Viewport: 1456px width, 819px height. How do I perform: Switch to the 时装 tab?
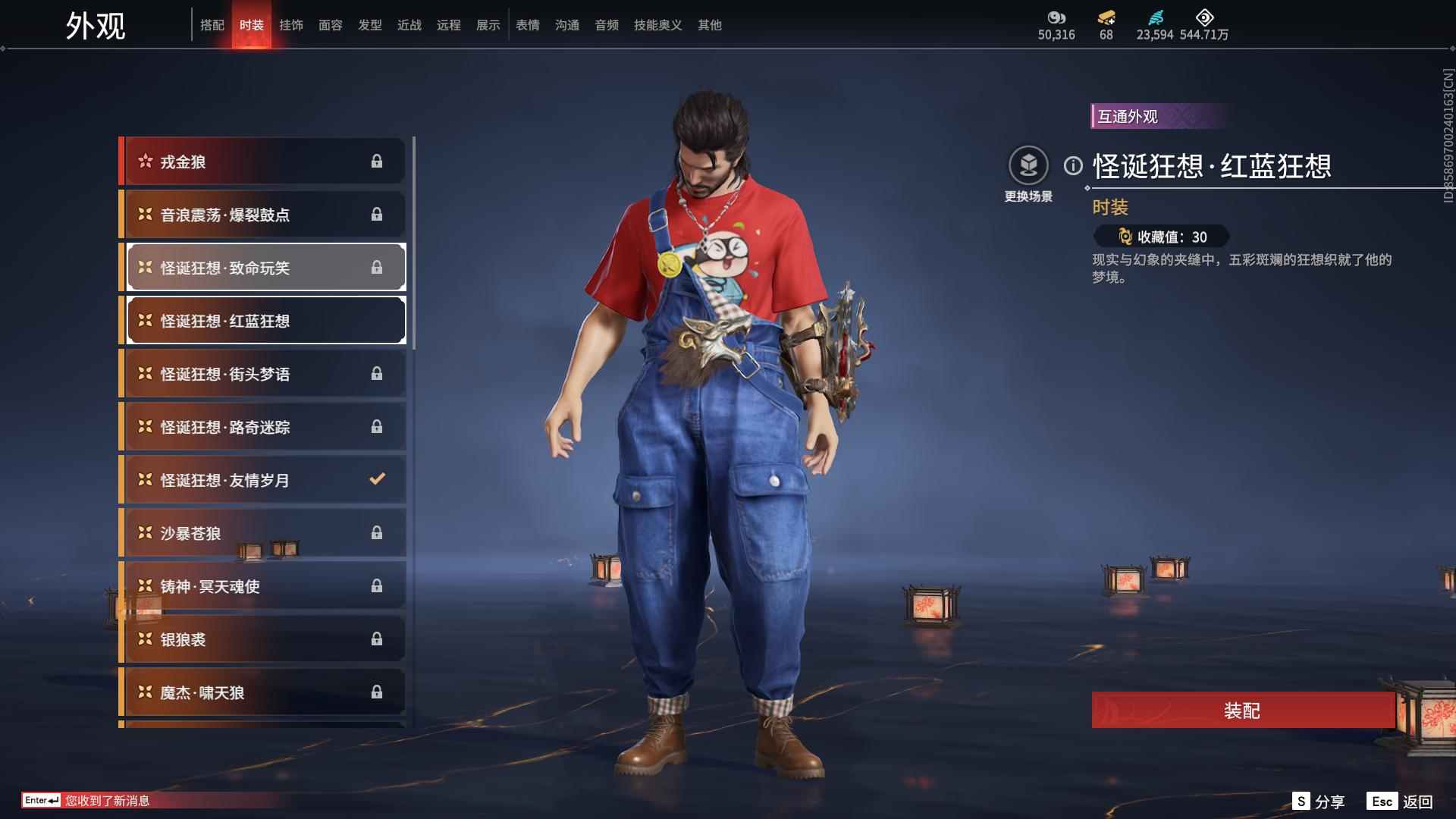coord(252,24)
